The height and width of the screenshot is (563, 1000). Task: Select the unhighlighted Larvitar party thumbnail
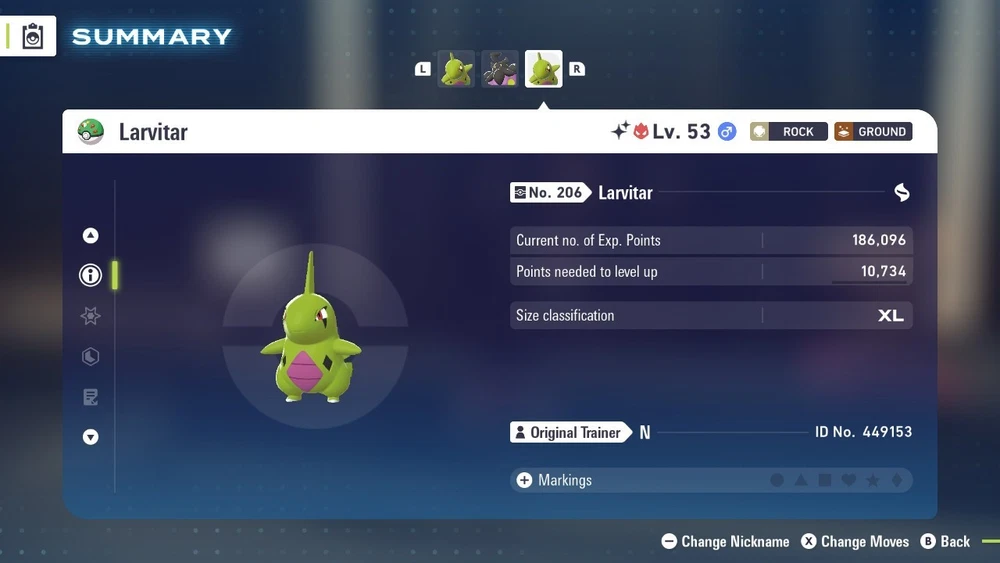click(x=456, y=69)
